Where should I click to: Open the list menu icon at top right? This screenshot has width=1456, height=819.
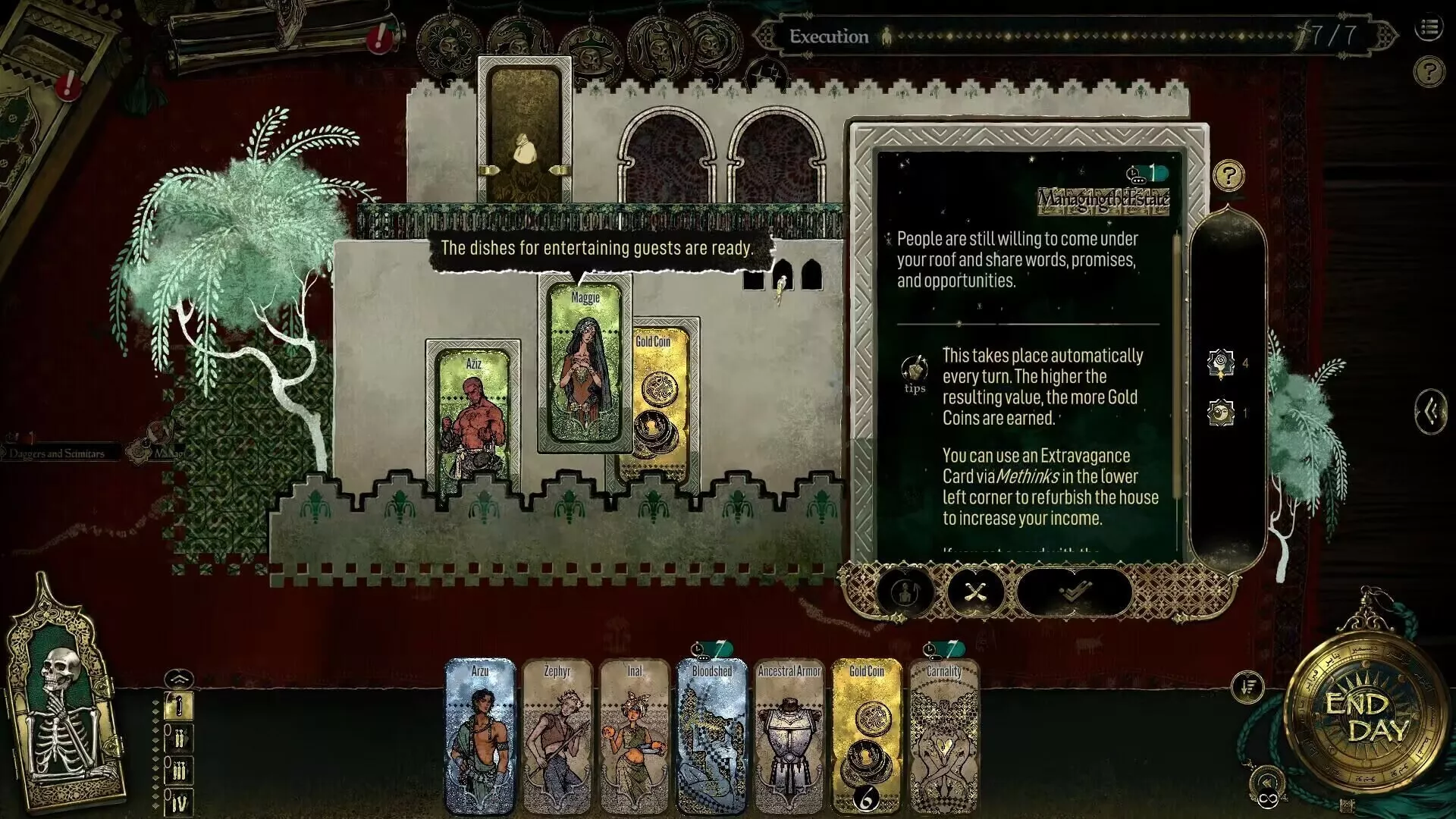pos(1429,29)
